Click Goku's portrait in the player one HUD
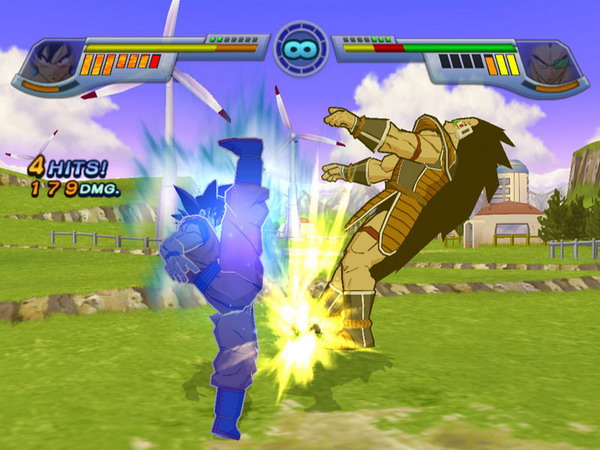 (50, 62)
